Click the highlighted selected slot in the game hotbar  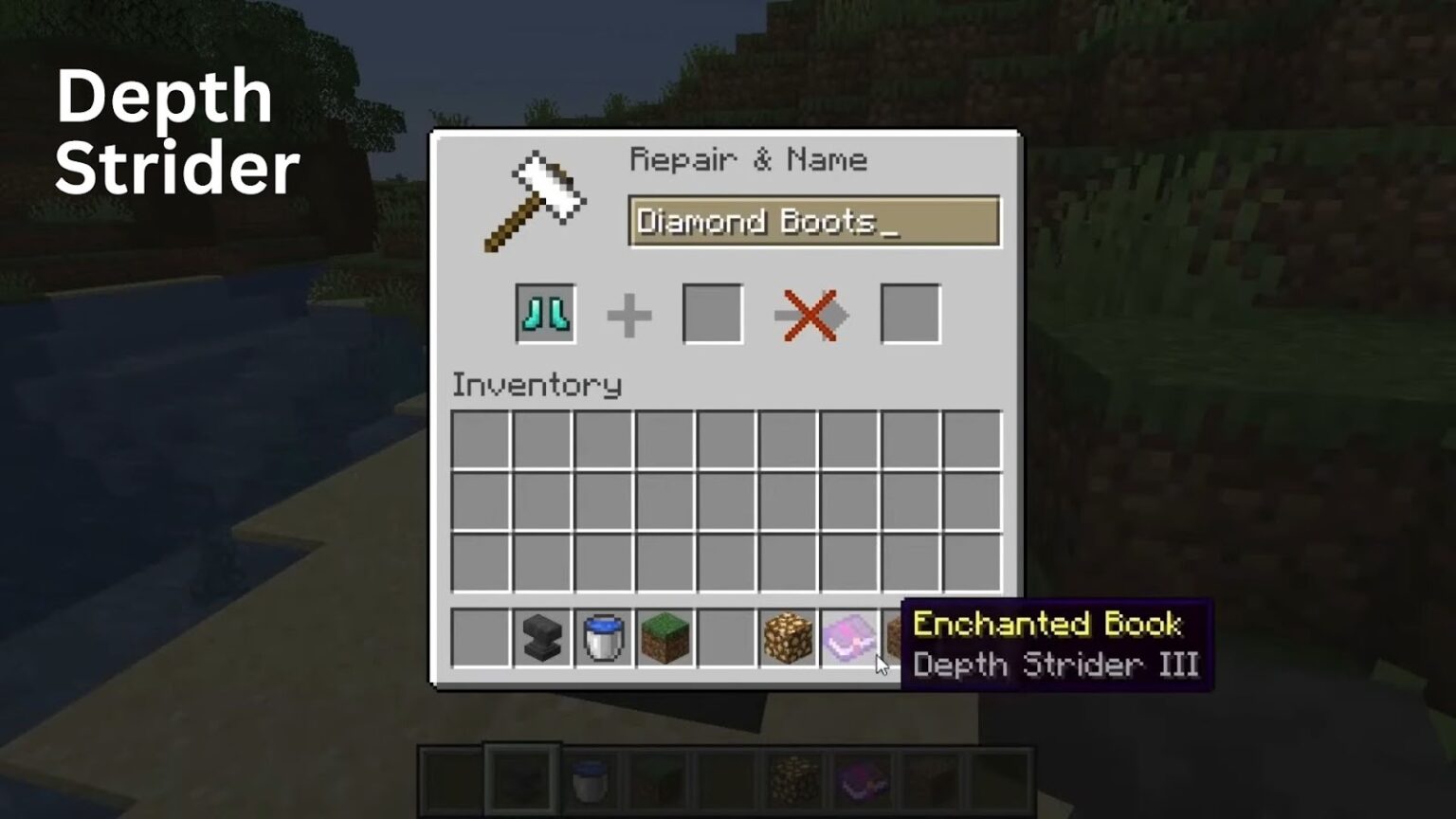(522, 777)
